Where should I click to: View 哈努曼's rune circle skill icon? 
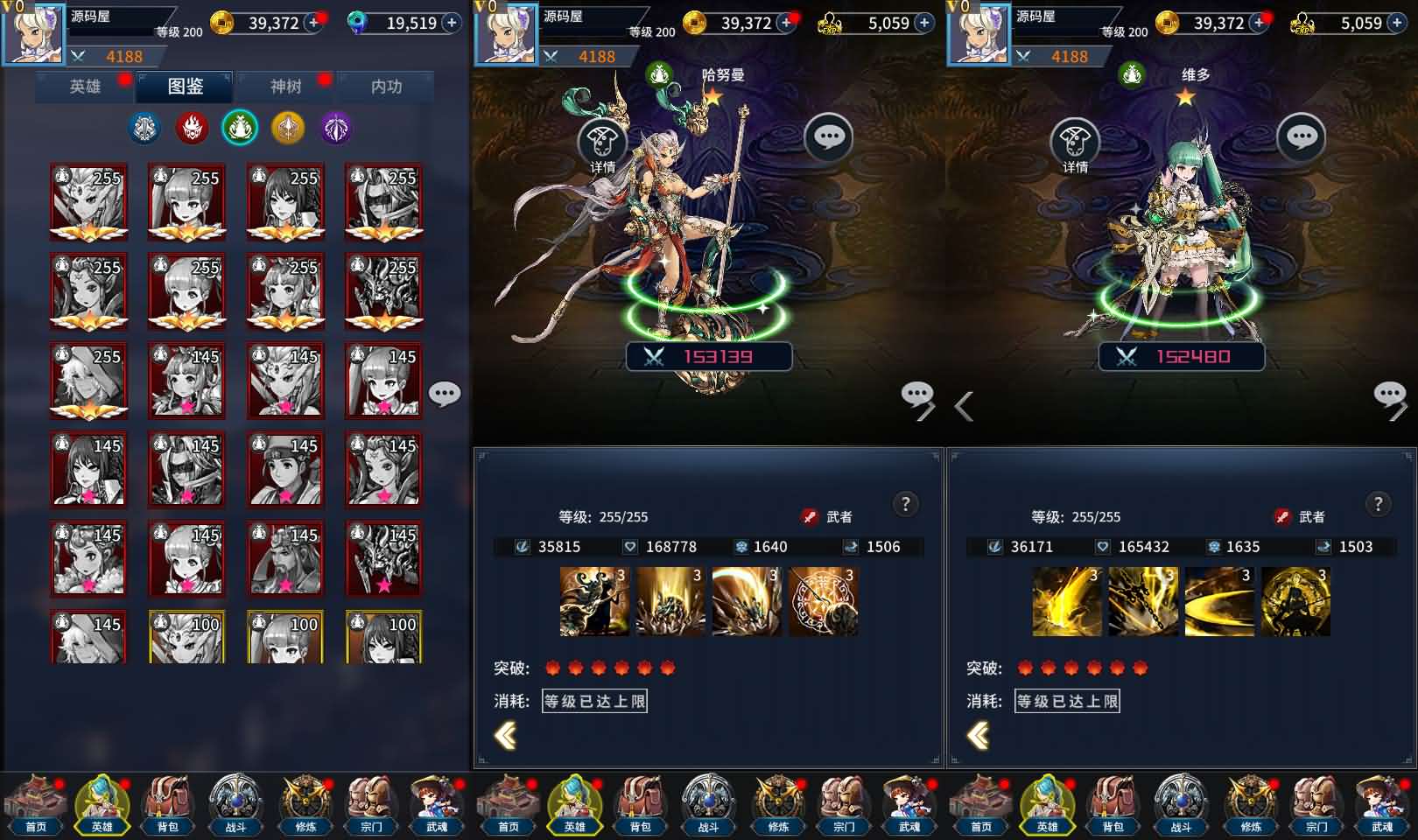(824, 601)
